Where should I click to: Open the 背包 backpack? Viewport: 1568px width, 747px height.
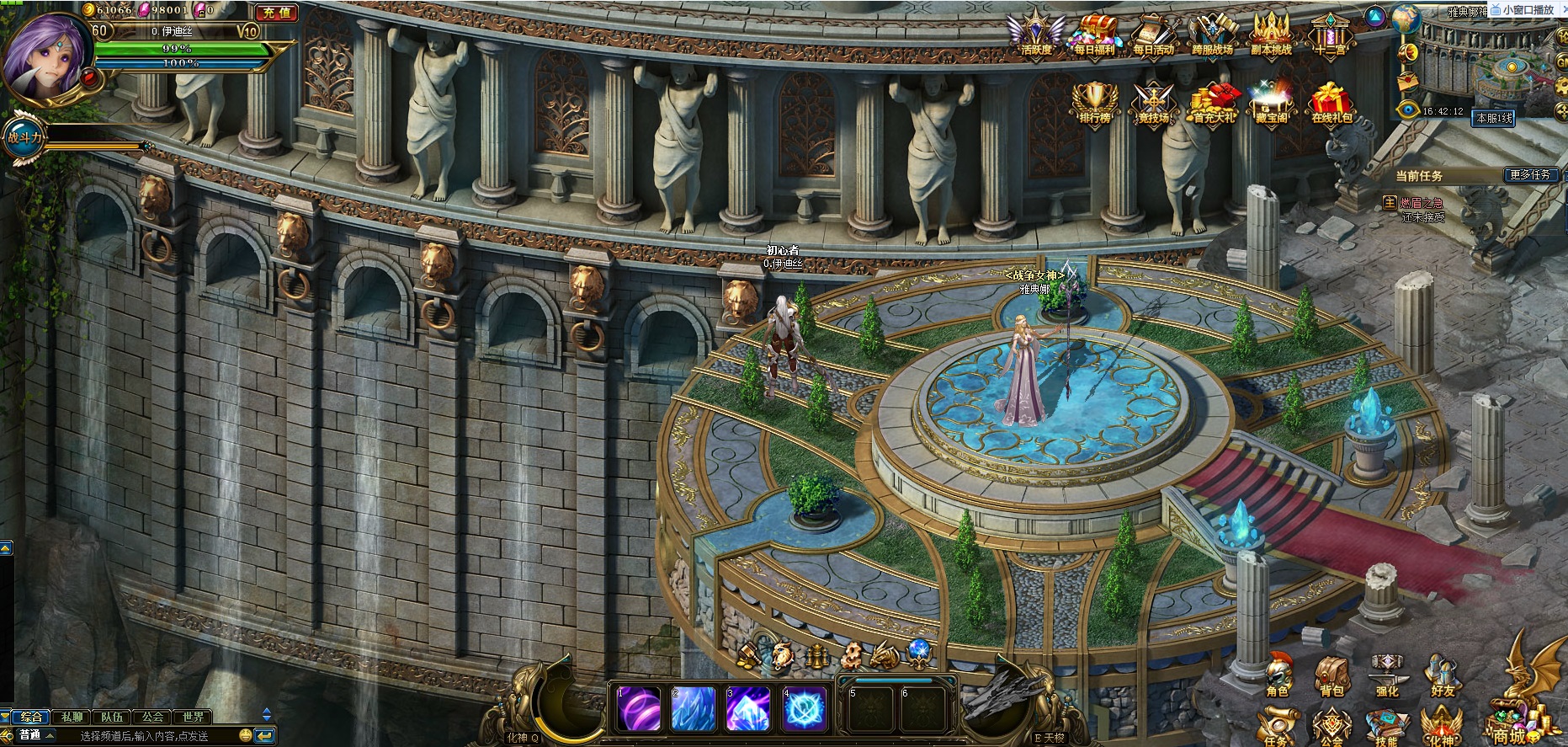[1331, 676]
